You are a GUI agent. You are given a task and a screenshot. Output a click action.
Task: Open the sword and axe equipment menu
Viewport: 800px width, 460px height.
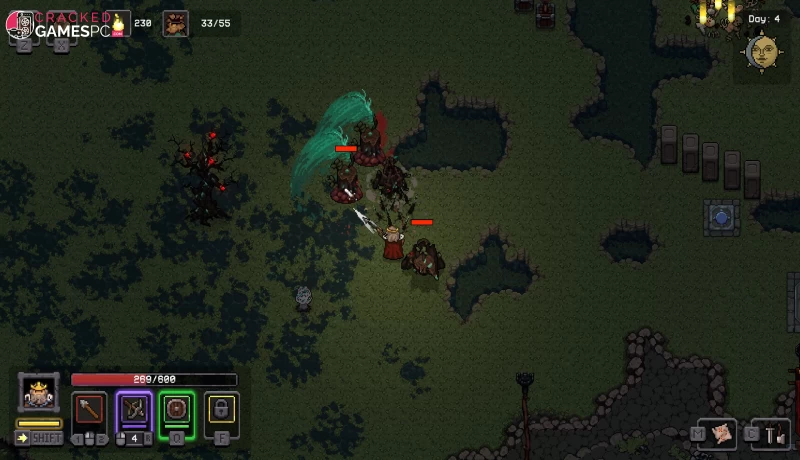pos(775,433)
